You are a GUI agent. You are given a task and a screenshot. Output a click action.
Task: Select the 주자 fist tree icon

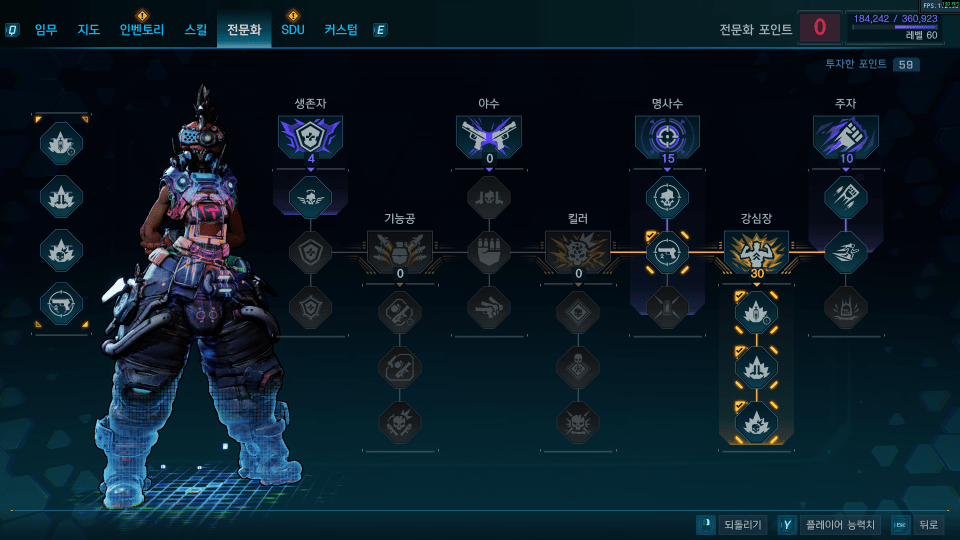click(x=845, y=137)
